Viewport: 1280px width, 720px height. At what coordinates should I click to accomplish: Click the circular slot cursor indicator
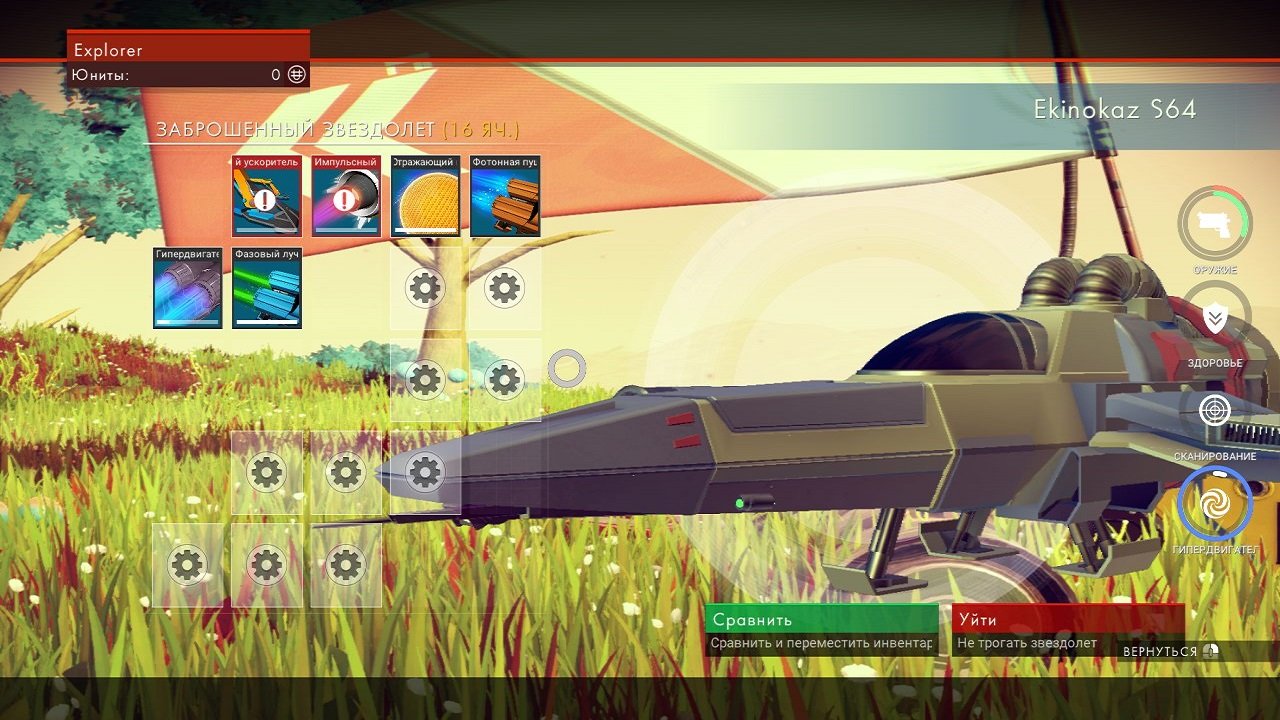coord(567,368)
